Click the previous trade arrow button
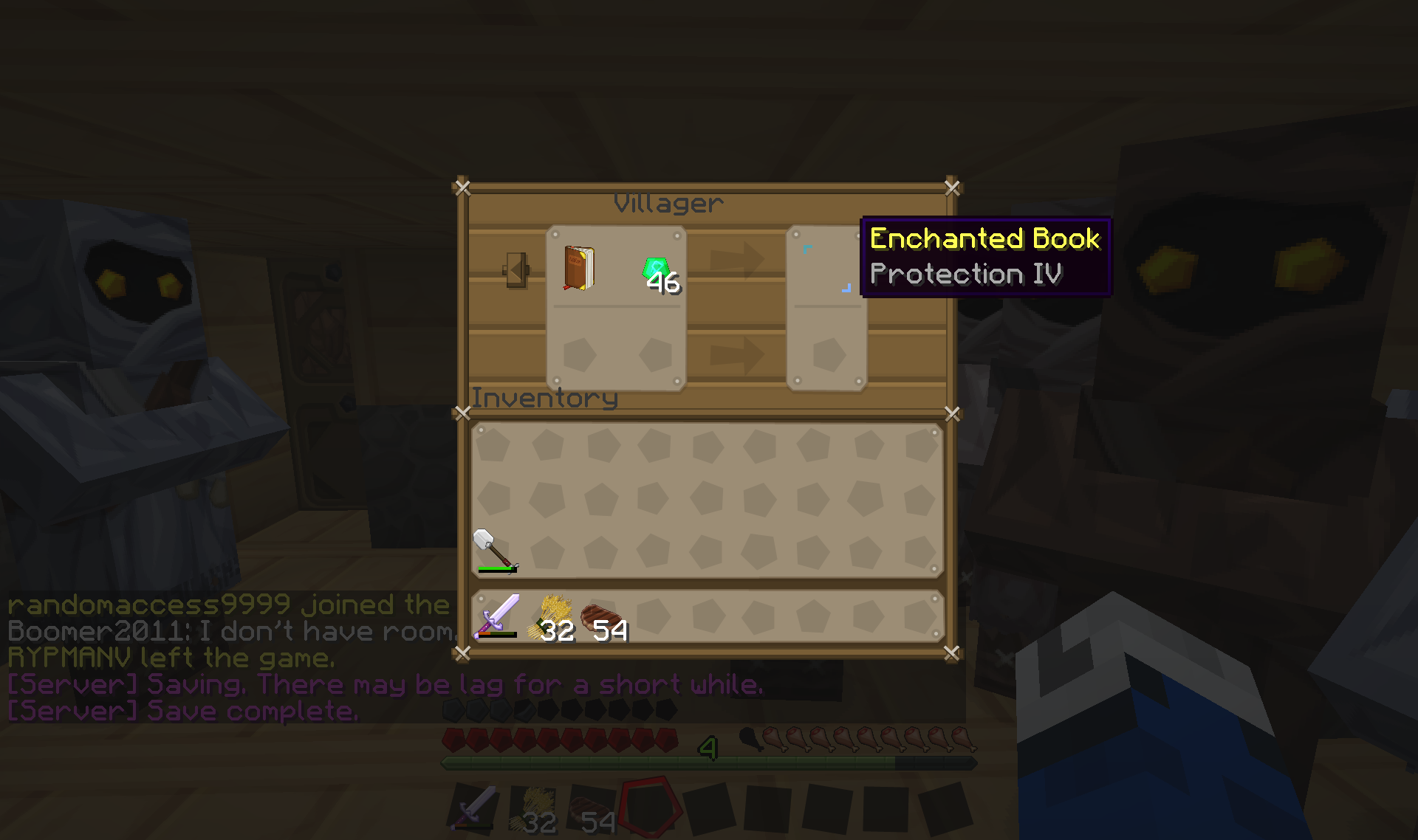 pyautogui.click(x=516, y=269)
